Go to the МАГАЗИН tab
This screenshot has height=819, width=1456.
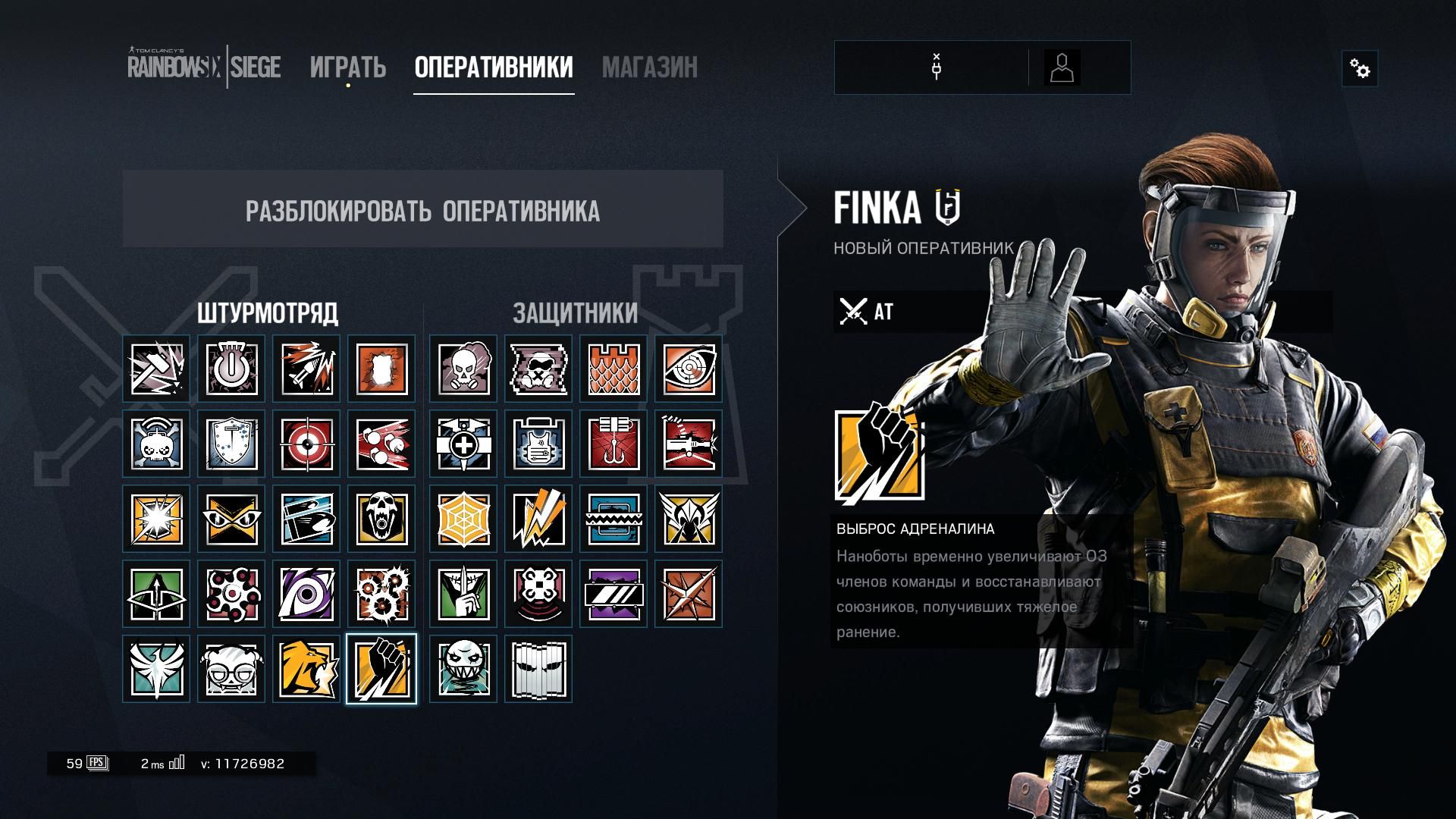(x=649, y=67)
